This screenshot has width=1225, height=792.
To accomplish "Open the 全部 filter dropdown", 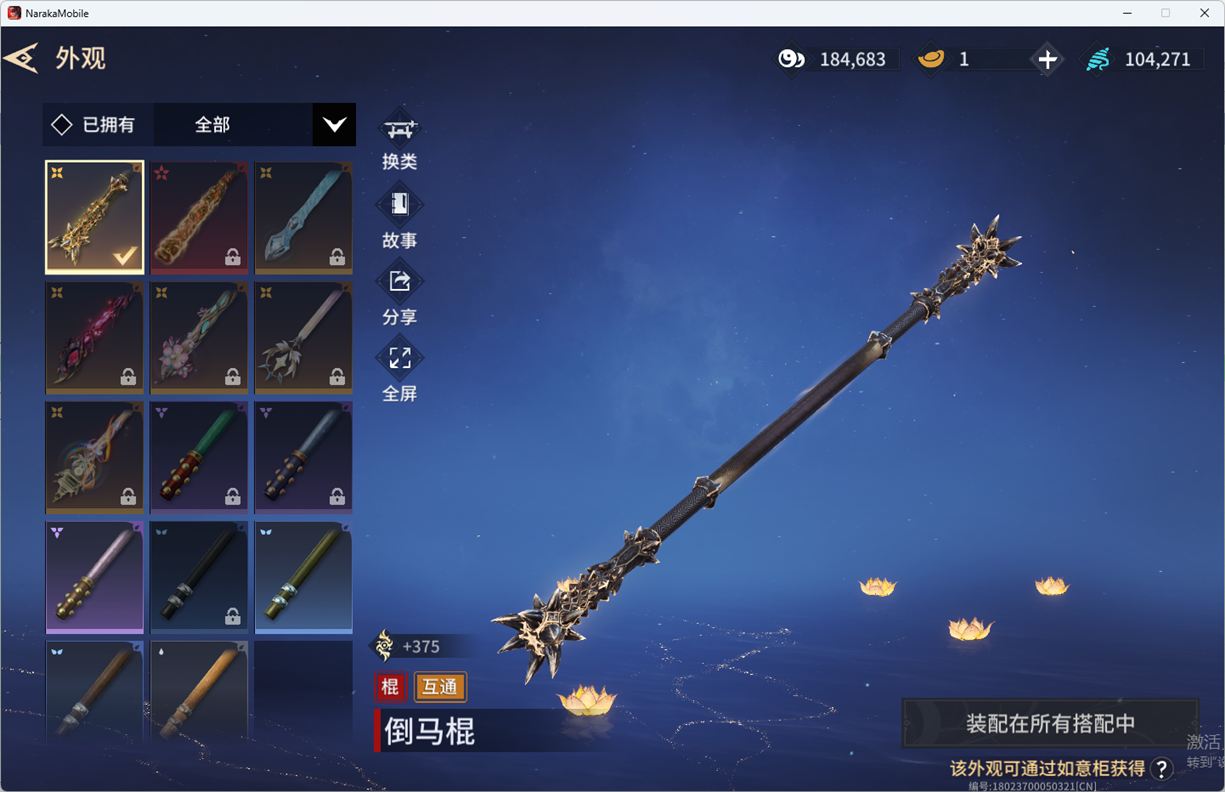I will [x=334, y=125].
